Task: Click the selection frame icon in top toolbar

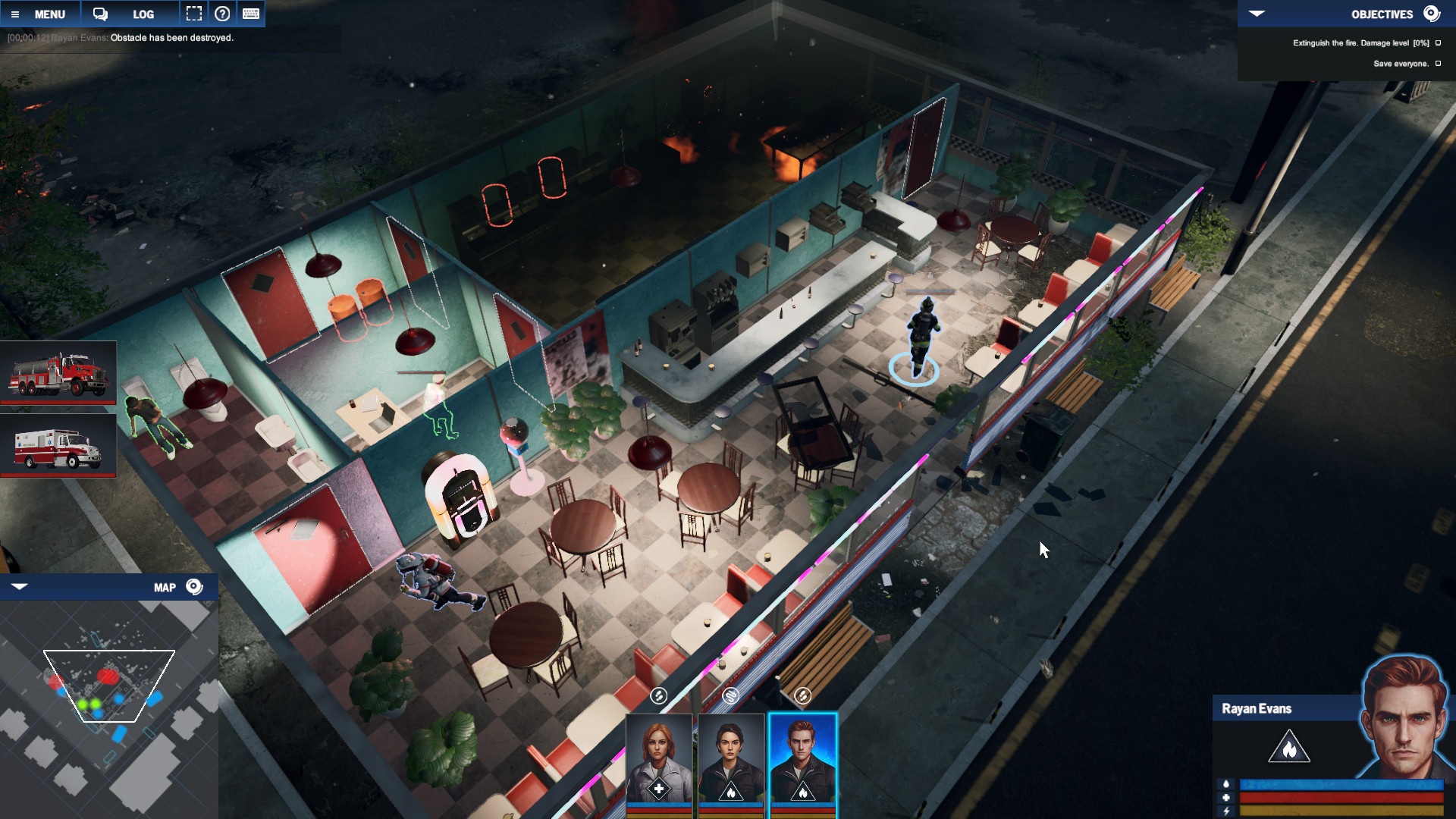Action: click(x=194, y=13)
